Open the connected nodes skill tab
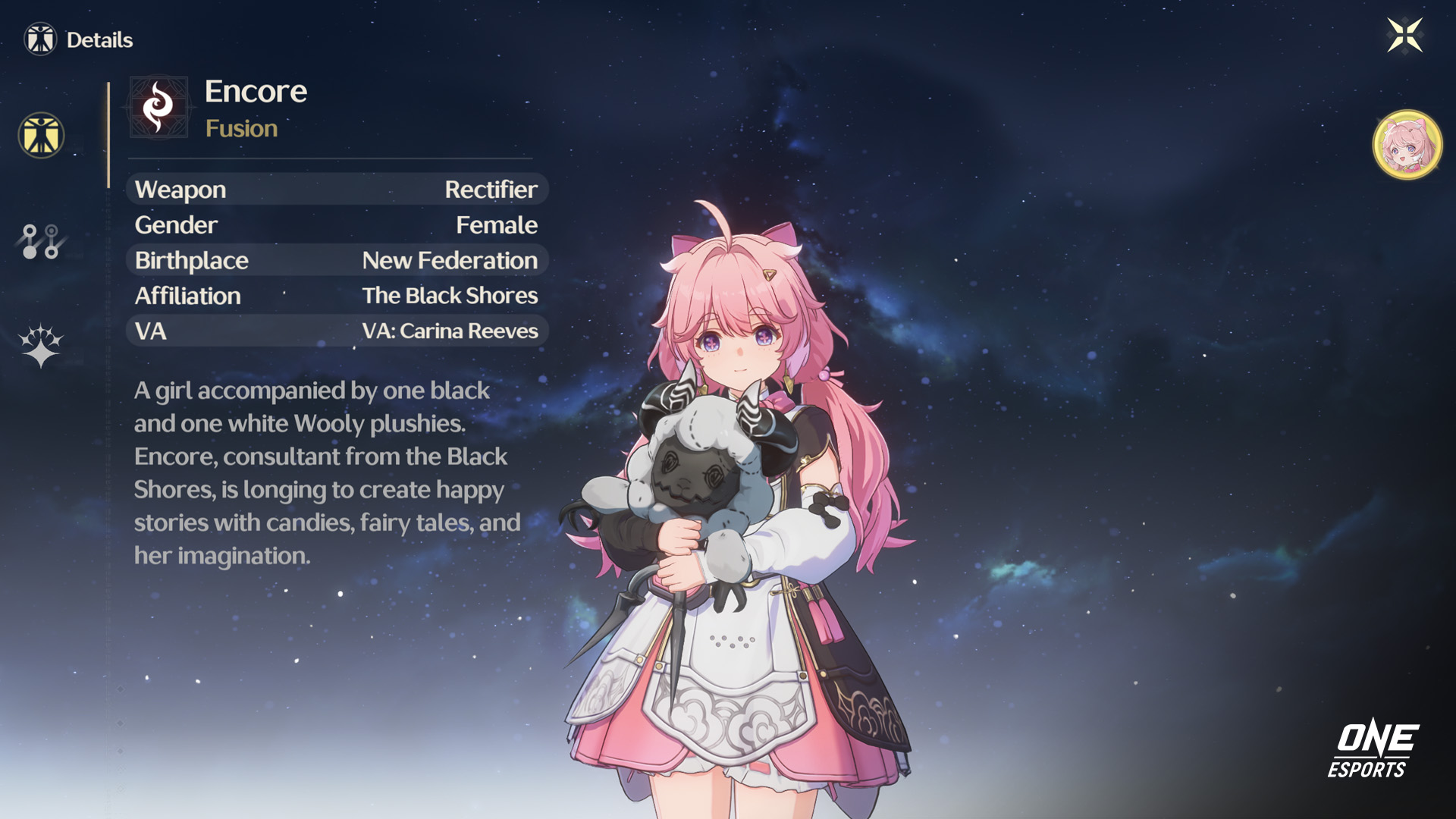This screenshot has height=819, width=1456. coord(41,241)
